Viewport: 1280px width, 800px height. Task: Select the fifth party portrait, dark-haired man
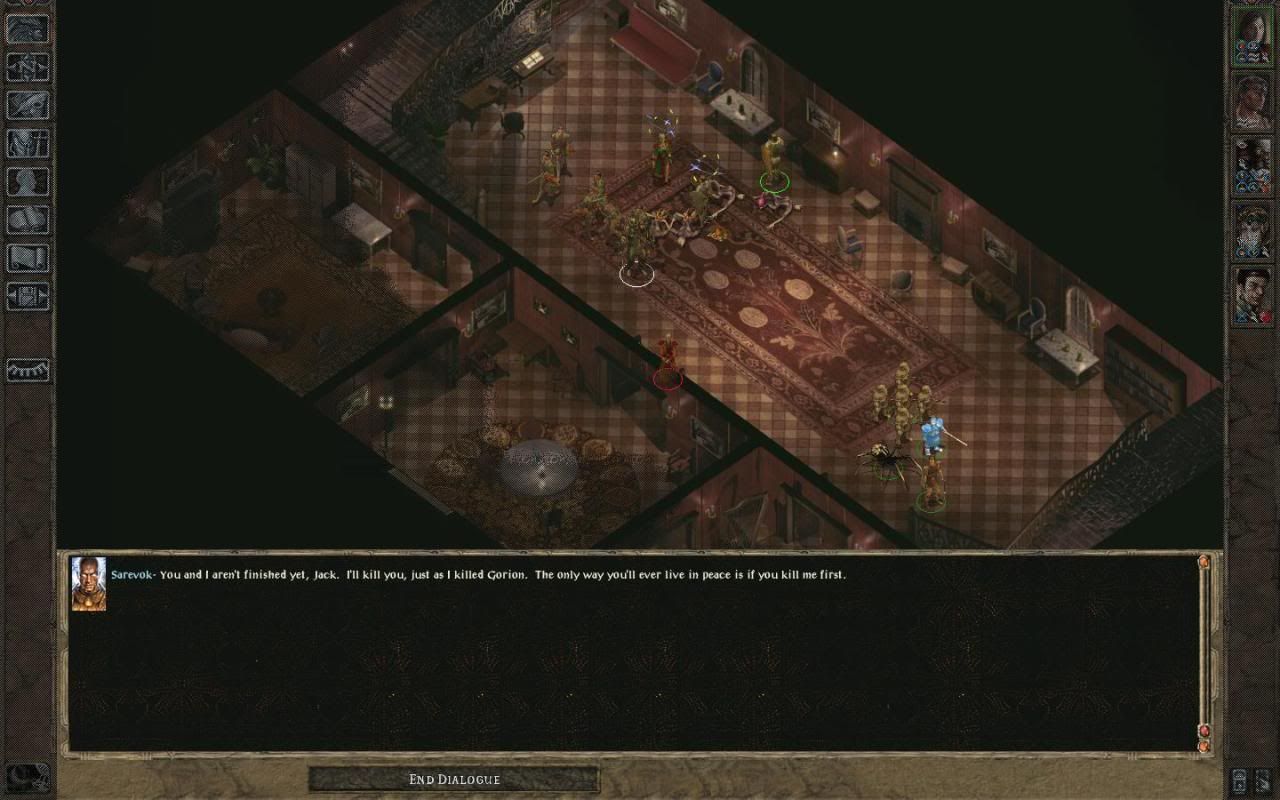click(1251, 295)
